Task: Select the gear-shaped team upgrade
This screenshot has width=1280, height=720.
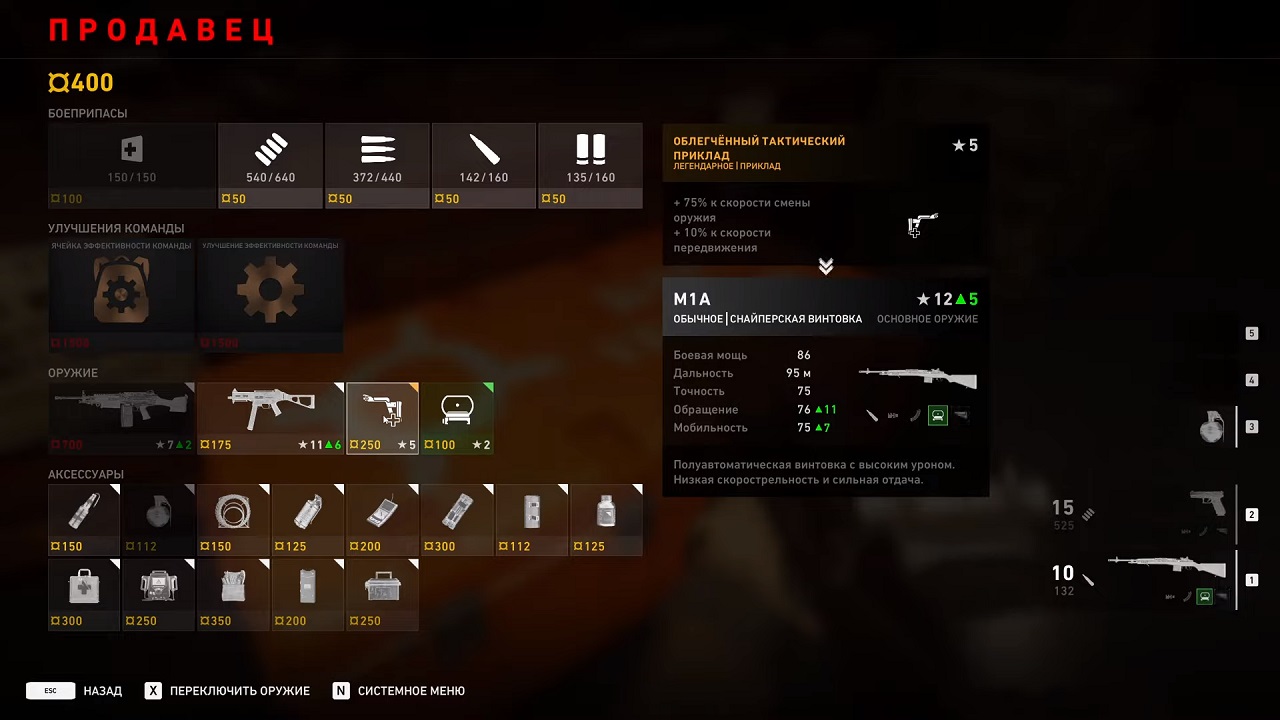Action: coord(270,295)
